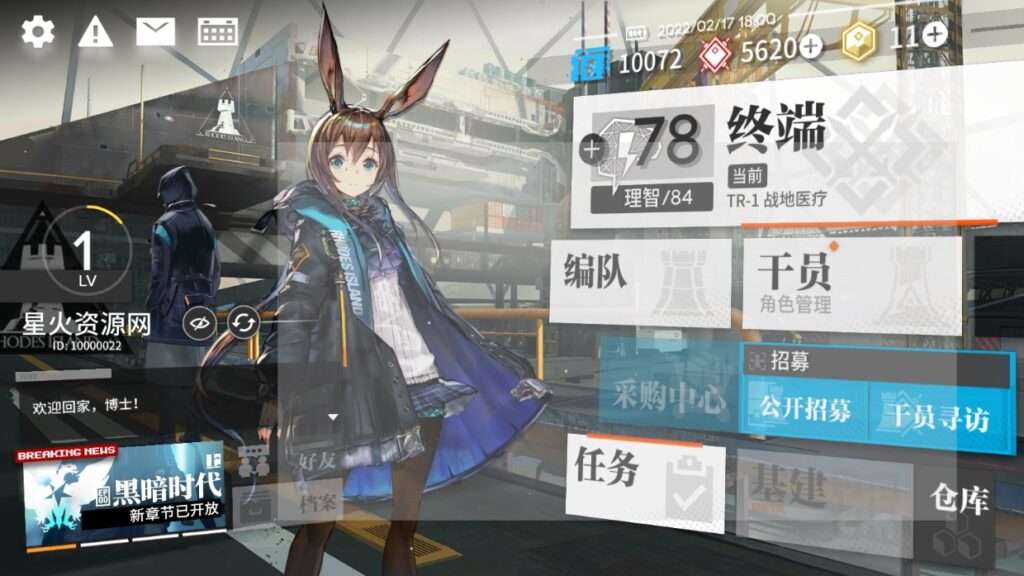
Task: Open the mail envelope icon
Action: pyautogui.click(x=155, y=31)
